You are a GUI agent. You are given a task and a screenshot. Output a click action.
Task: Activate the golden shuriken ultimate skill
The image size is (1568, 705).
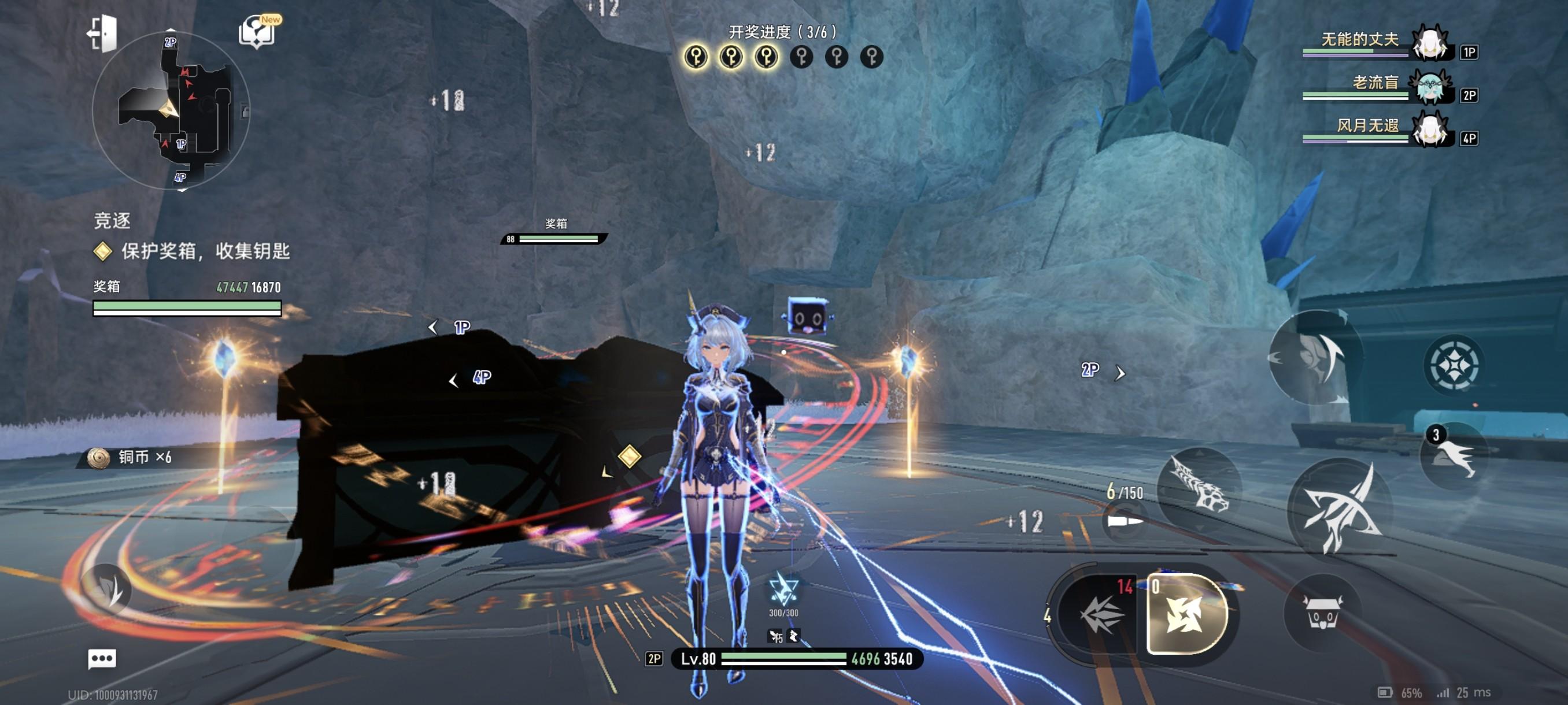[x=1186, y=614]
